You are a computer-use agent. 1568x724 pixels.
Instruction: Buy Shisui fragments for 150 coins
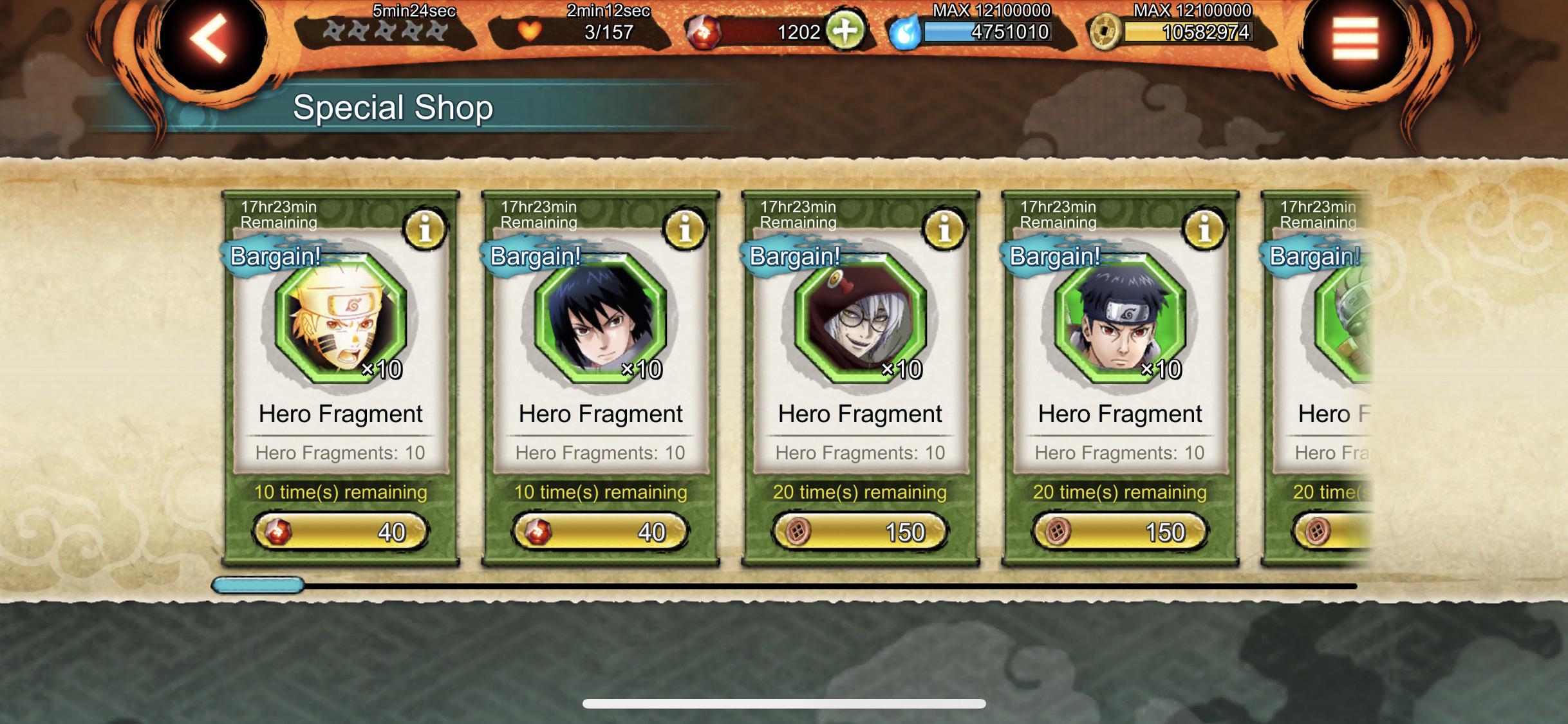(1120, 532)
